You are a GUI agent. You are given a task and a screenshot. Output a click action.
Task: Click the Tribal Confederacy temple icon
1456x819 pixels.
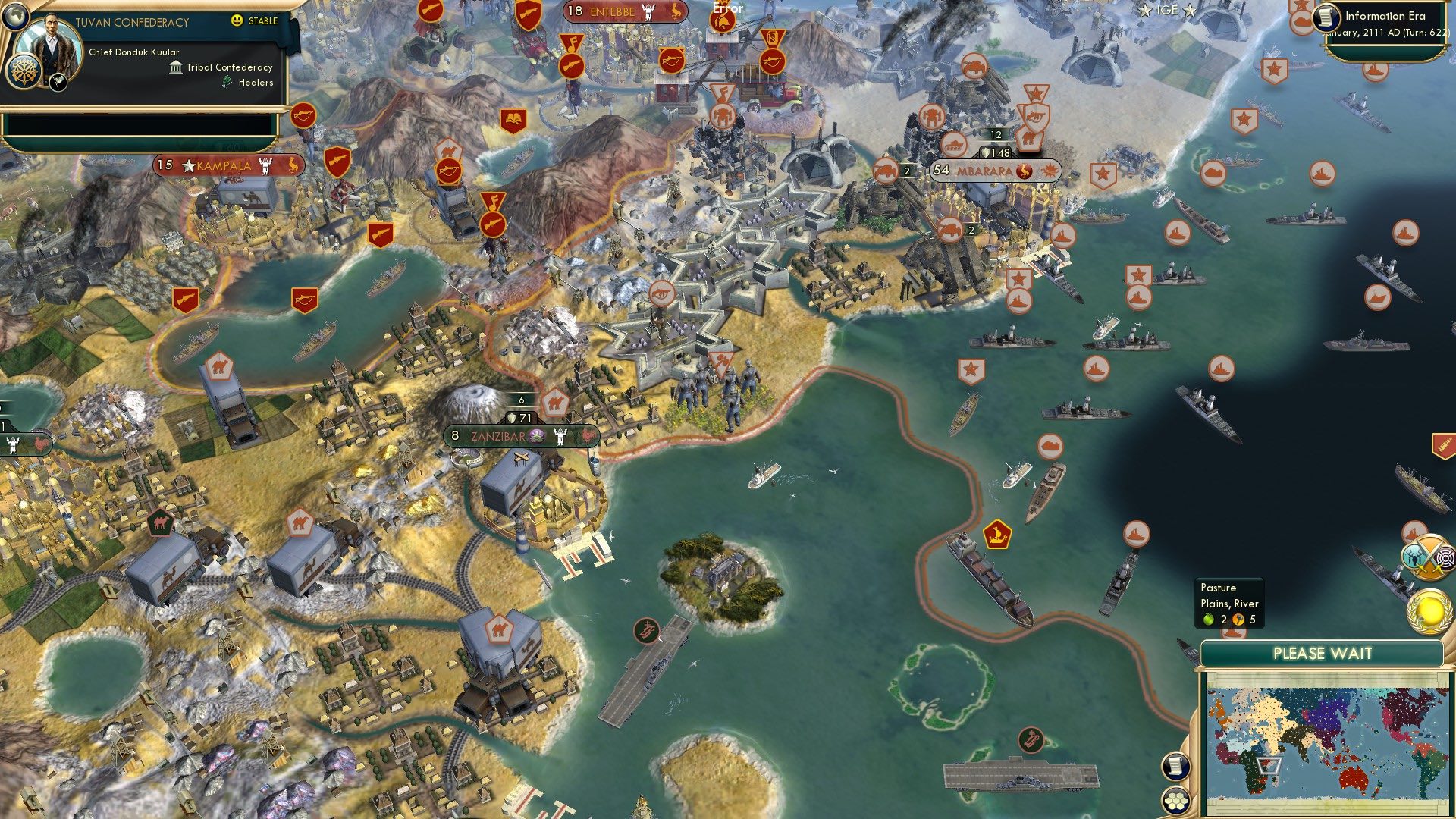click(176, 68)
